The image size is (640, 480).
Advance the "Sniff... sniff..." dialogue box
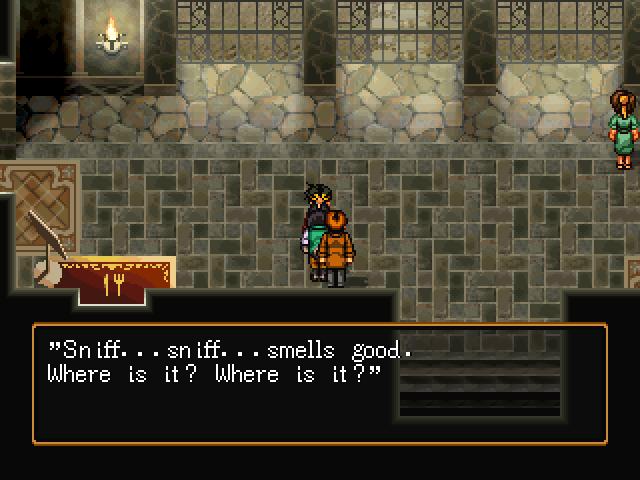click(x=319, y=383)
